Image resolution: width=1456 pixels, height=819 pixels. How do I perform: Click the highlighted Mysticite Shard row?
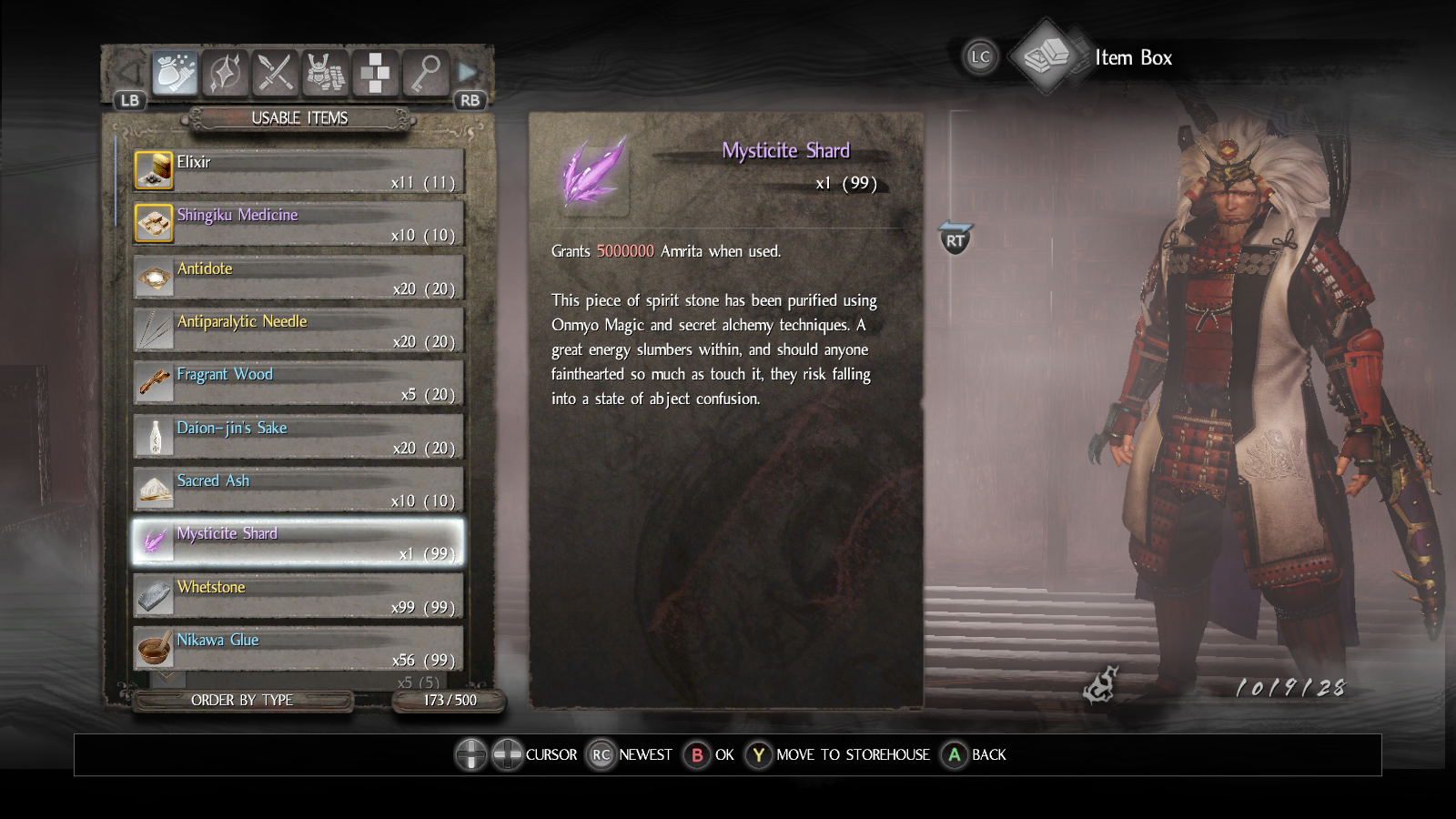(298, 542)
